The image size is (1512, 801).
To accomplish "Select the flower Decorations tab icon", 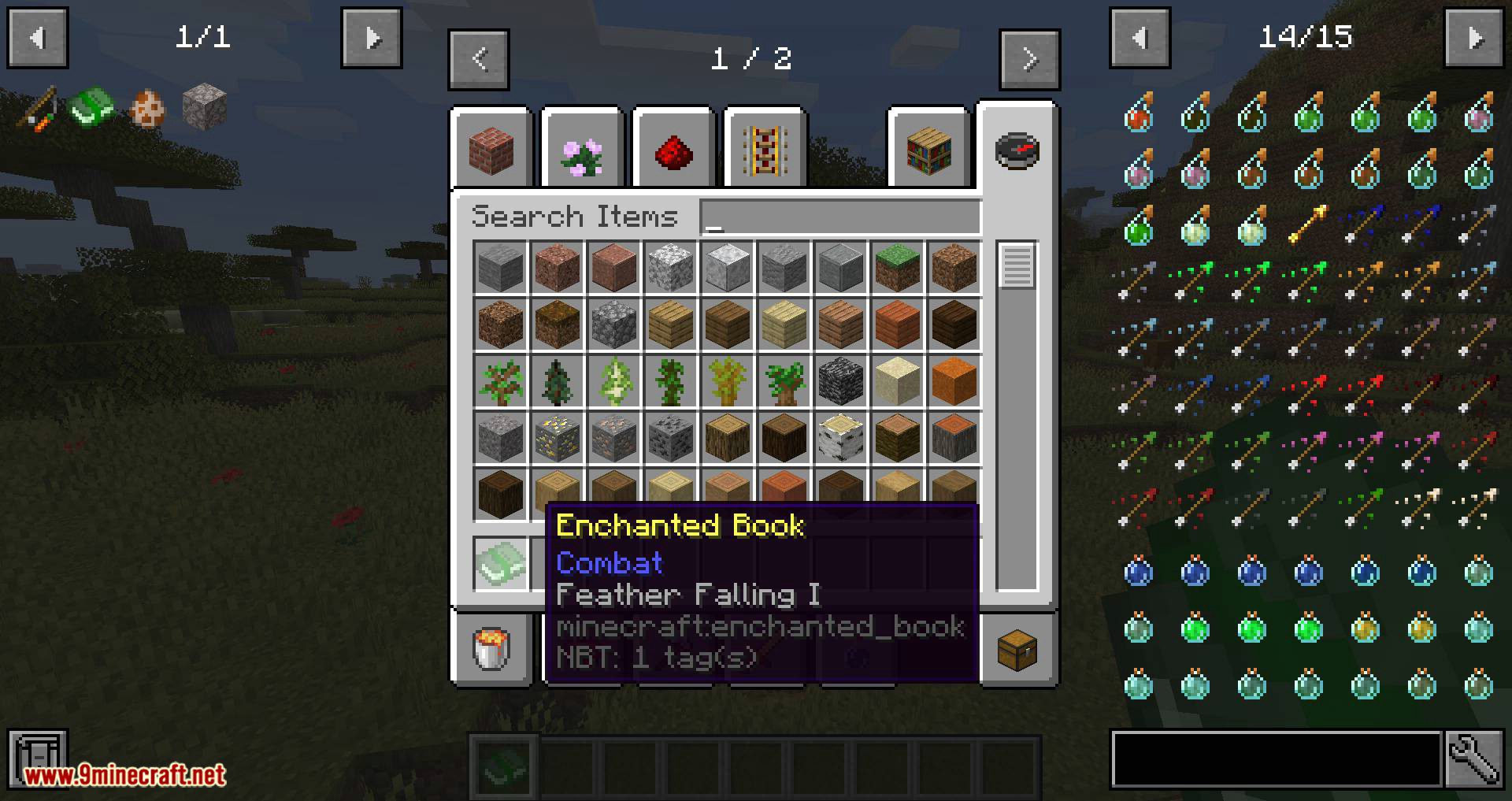I will (583, 150).
